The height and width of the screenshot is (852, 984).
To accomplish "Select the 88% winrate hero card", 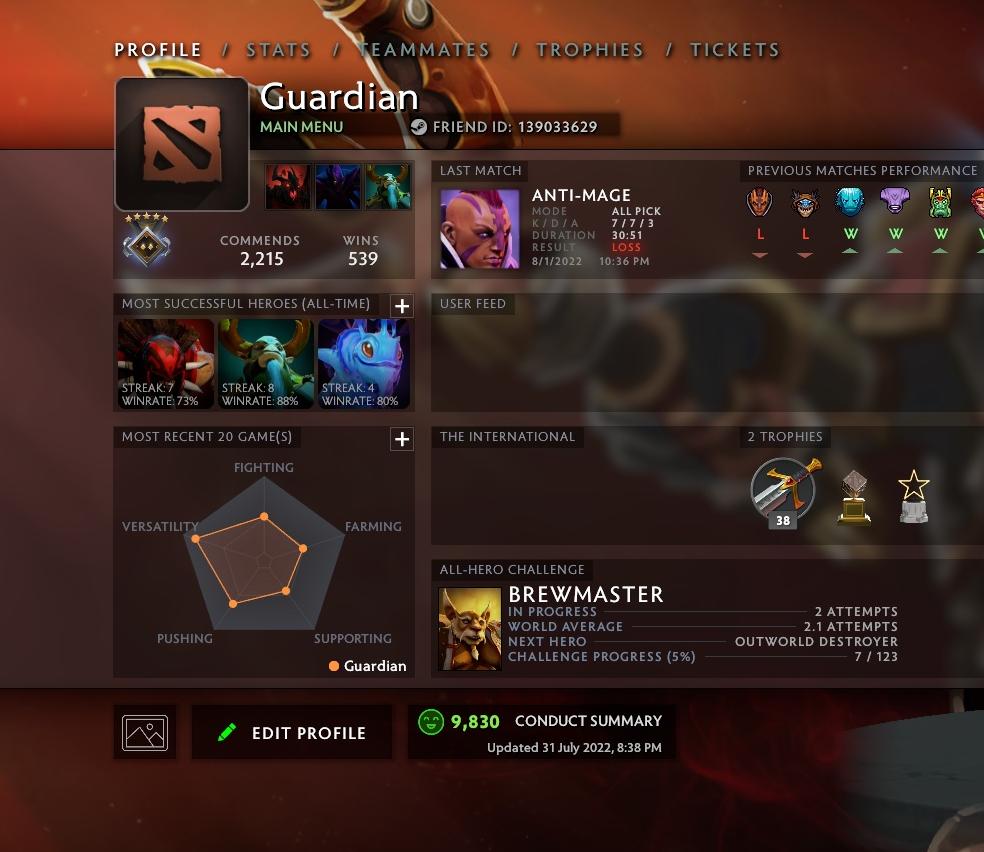I will [x=265, y=363].
